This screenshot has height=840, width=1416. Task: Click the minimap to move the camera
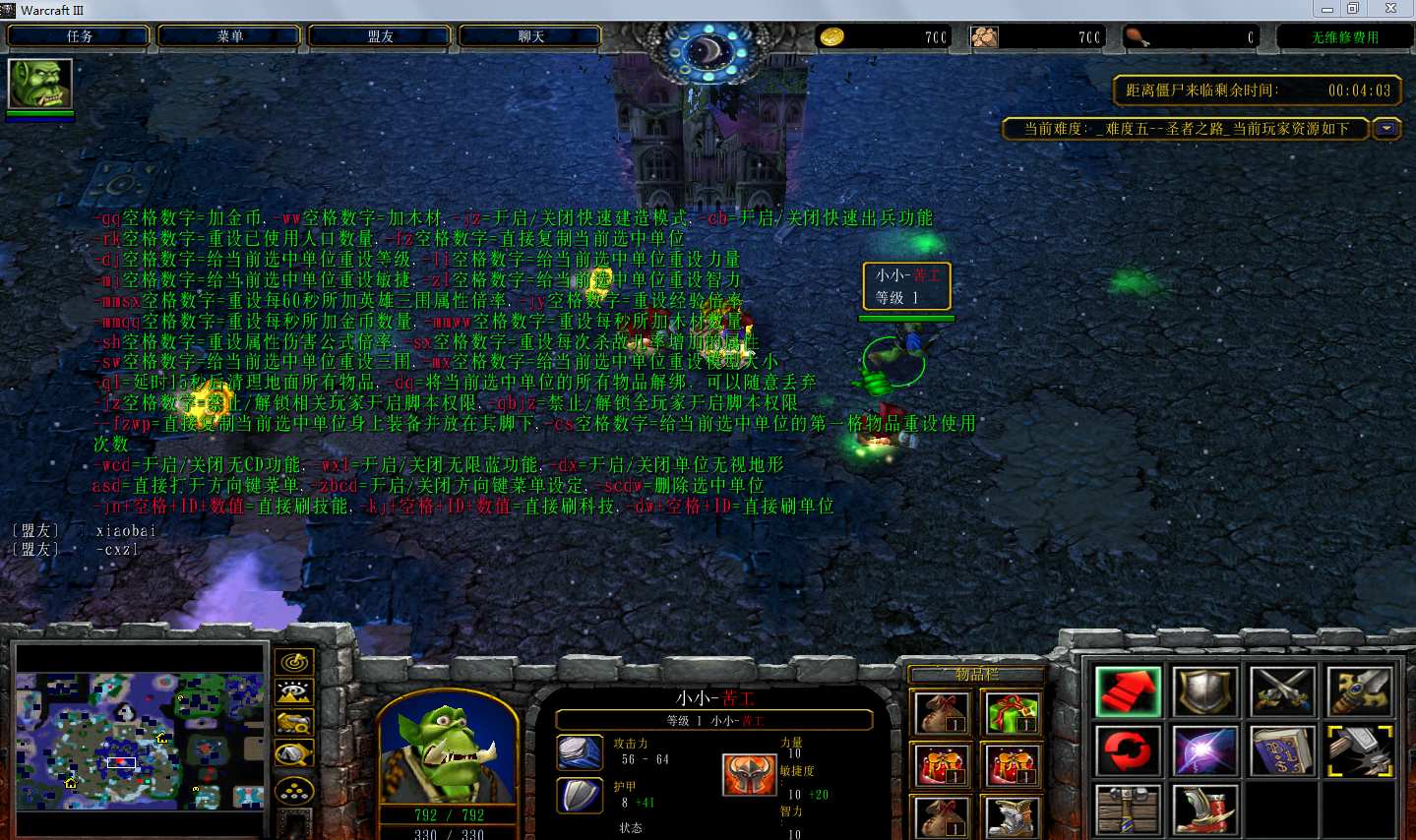[140, 740]
